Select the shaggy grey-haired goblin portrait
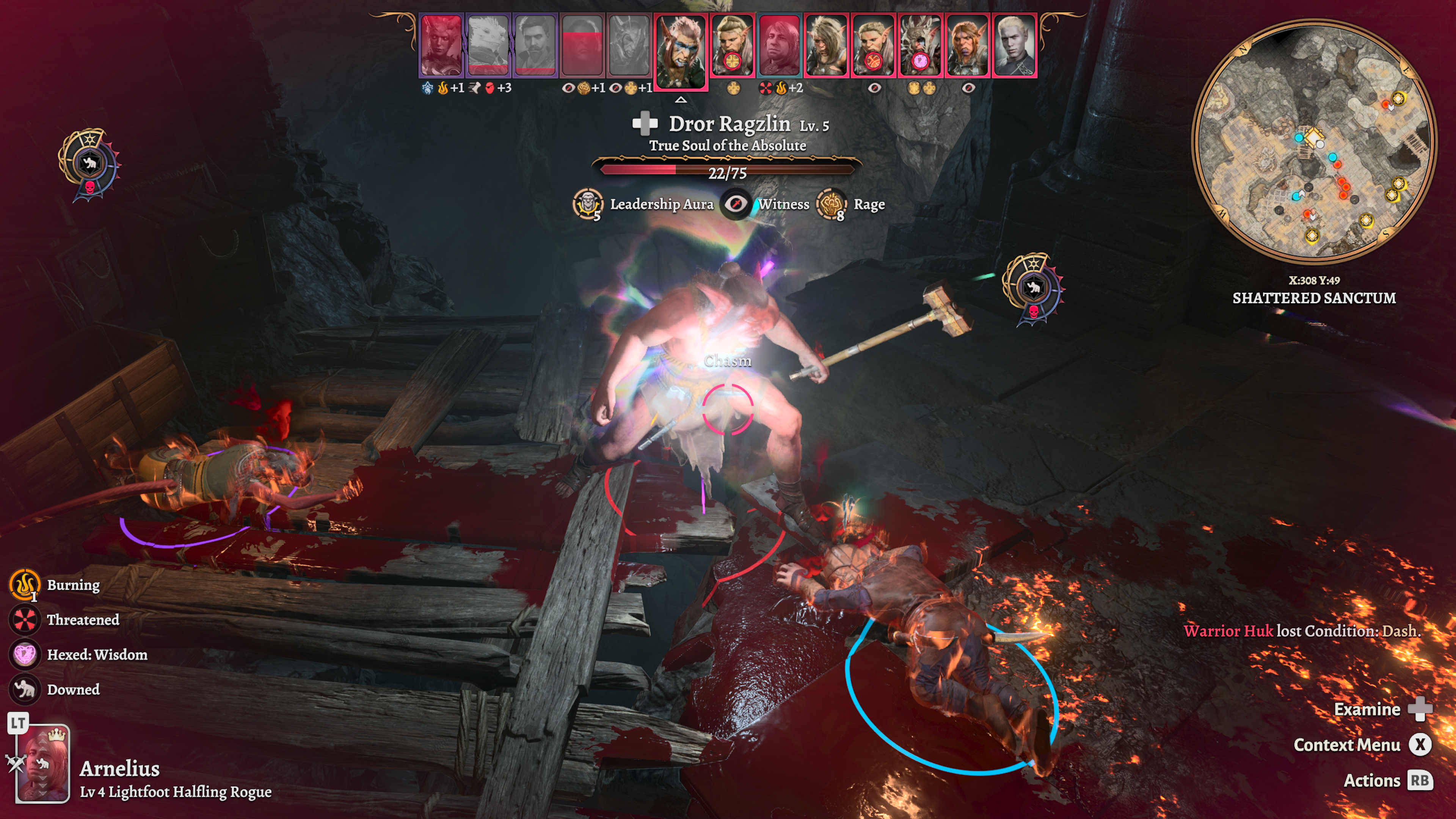Image resolution: width=1456 pixels, height=819 pixels. coord(826,45)
